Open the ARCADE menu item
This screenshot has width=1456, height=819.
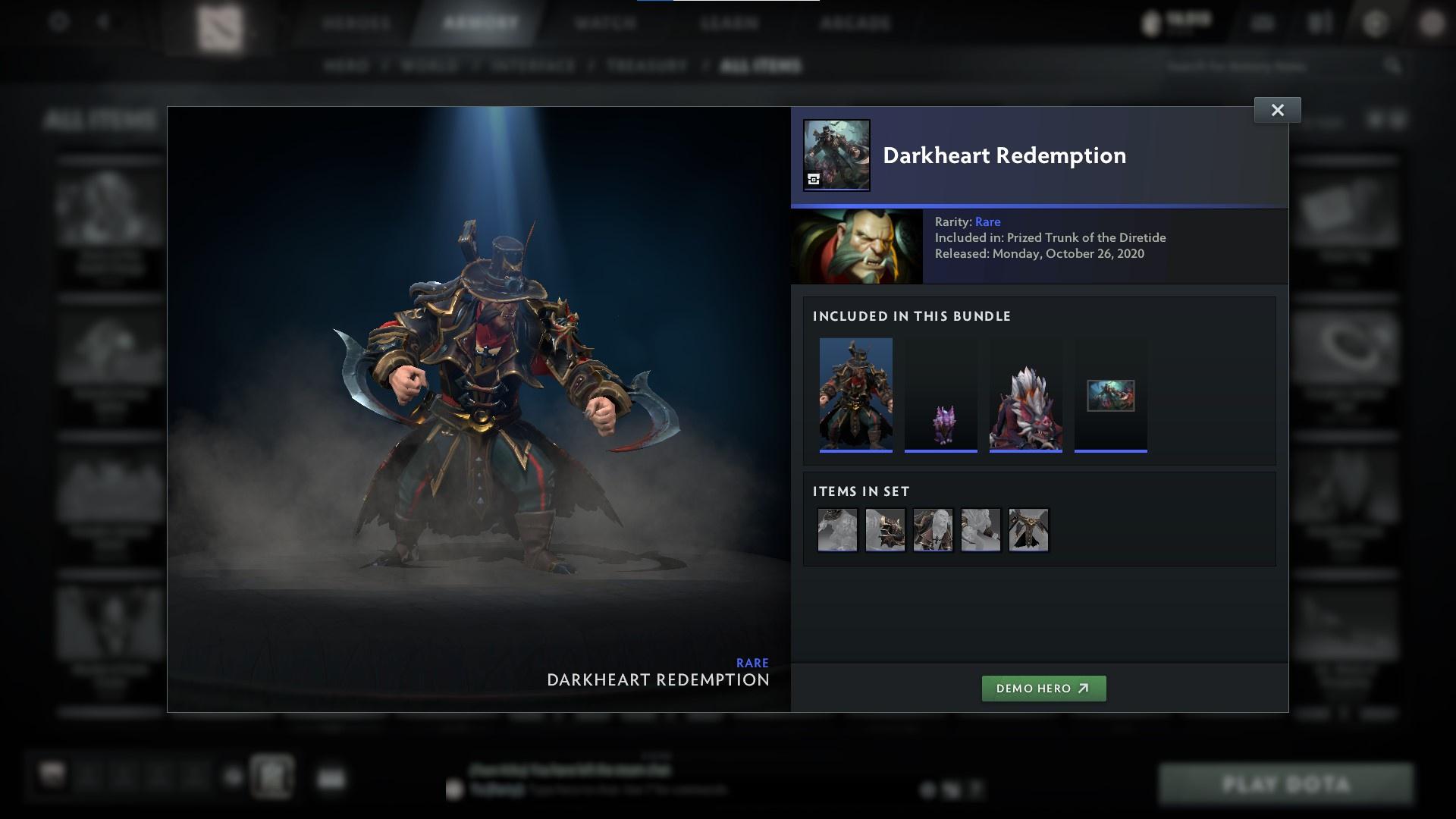855,23
